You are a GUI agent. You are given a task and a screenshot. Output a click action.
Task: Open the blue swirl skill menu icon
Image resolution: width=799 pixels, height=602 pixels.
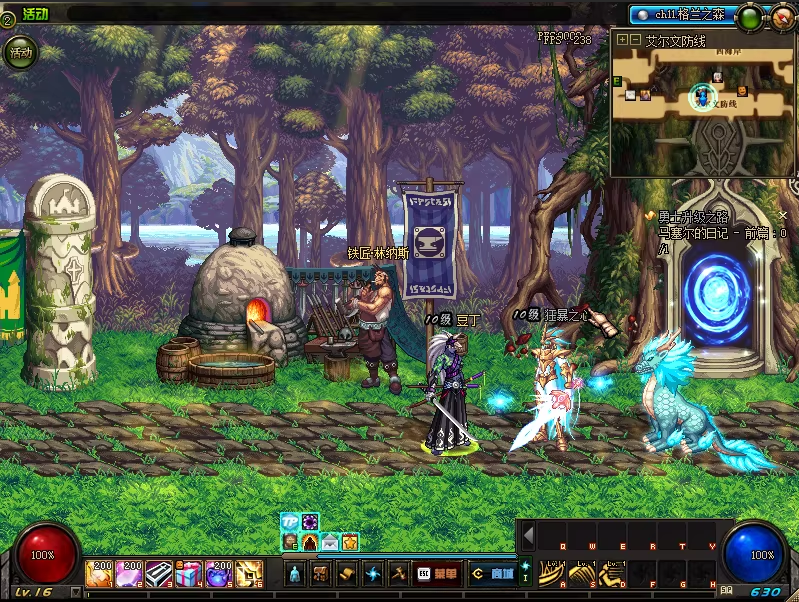(373, 574)
